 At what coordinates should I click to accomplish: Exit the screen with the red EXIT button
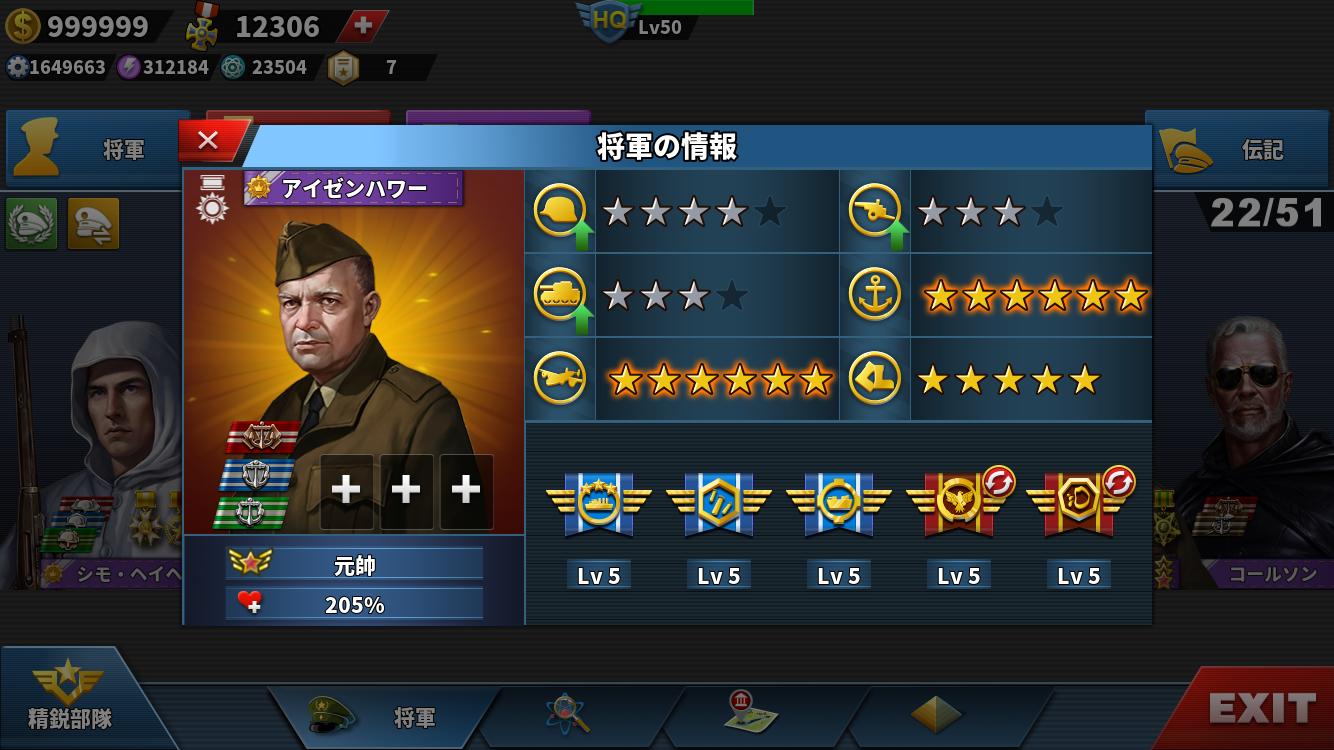1262,708
